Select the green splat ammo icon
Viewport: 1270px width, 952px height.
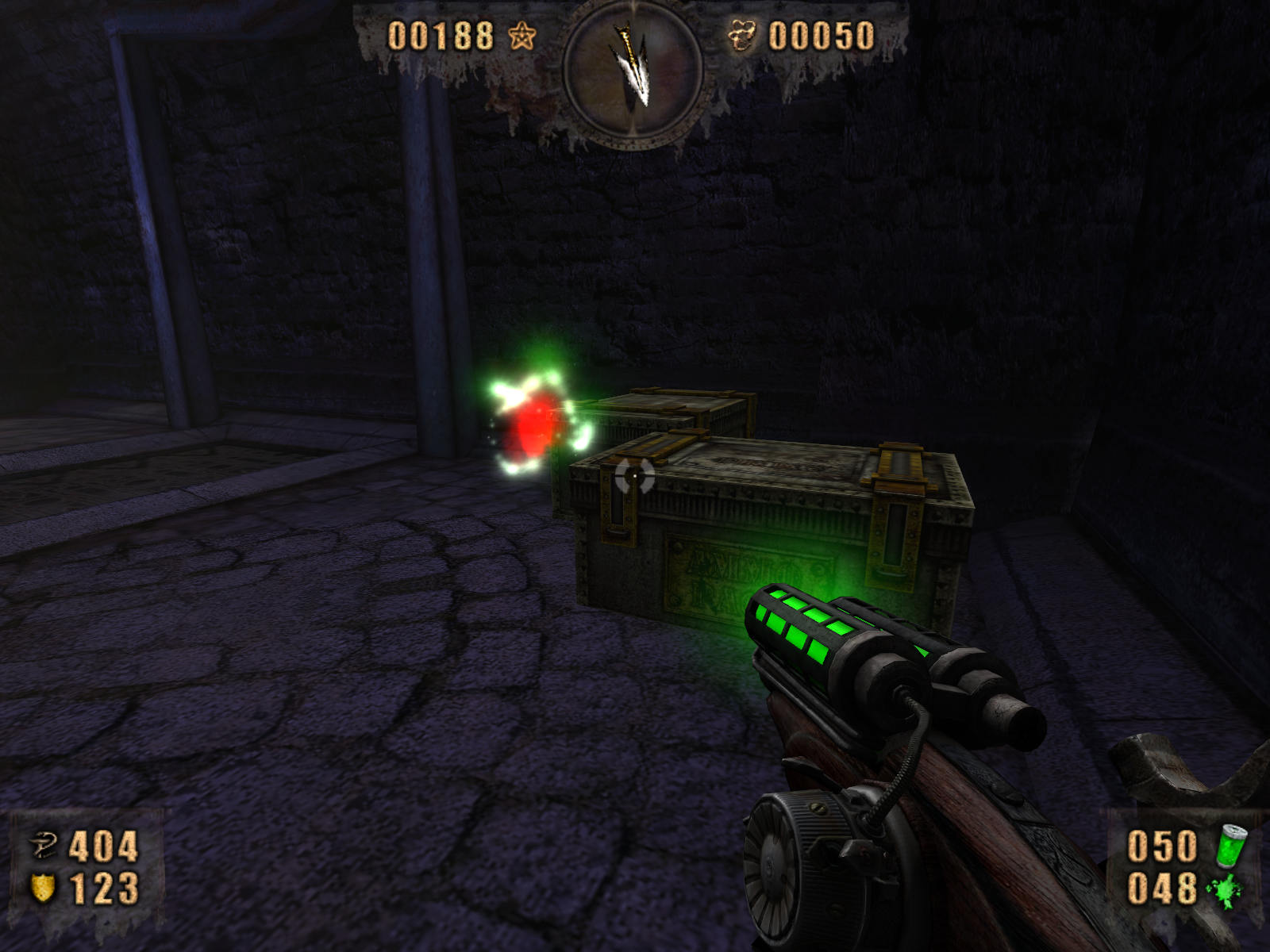[1225, 889]
